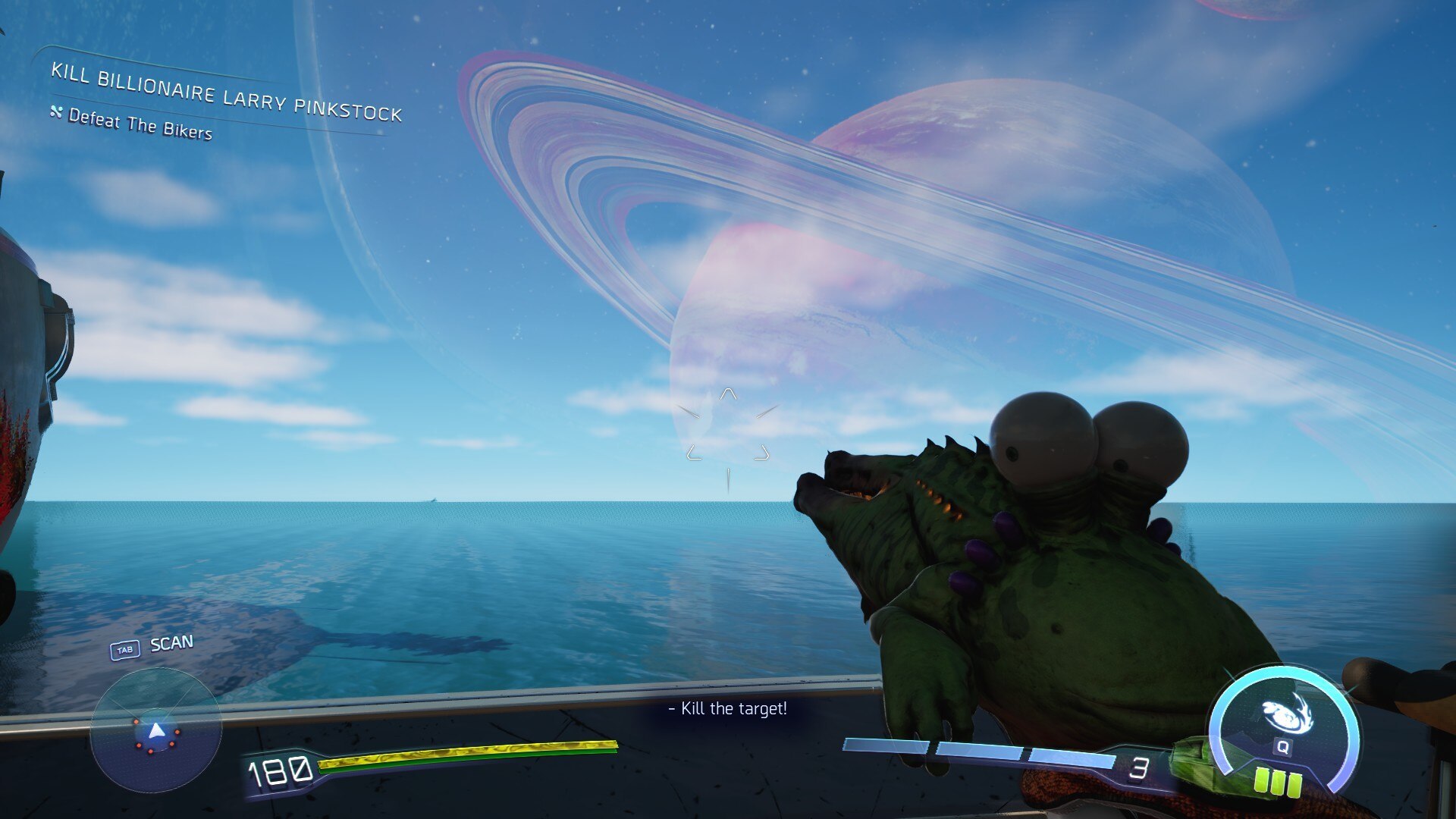The height and width of the screenshot is (819, 1456).
Task: Select the Kill Billionaire Larry Pinkstock objective
Action: click(226, 93)
